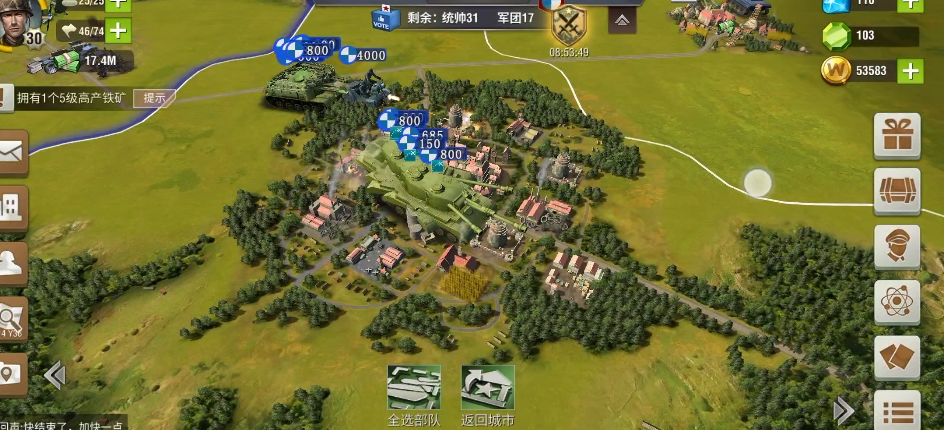The height and width of the screenshot is (430, 944).
Task: Collapse the top panel with up arrow
Action: 621,19
